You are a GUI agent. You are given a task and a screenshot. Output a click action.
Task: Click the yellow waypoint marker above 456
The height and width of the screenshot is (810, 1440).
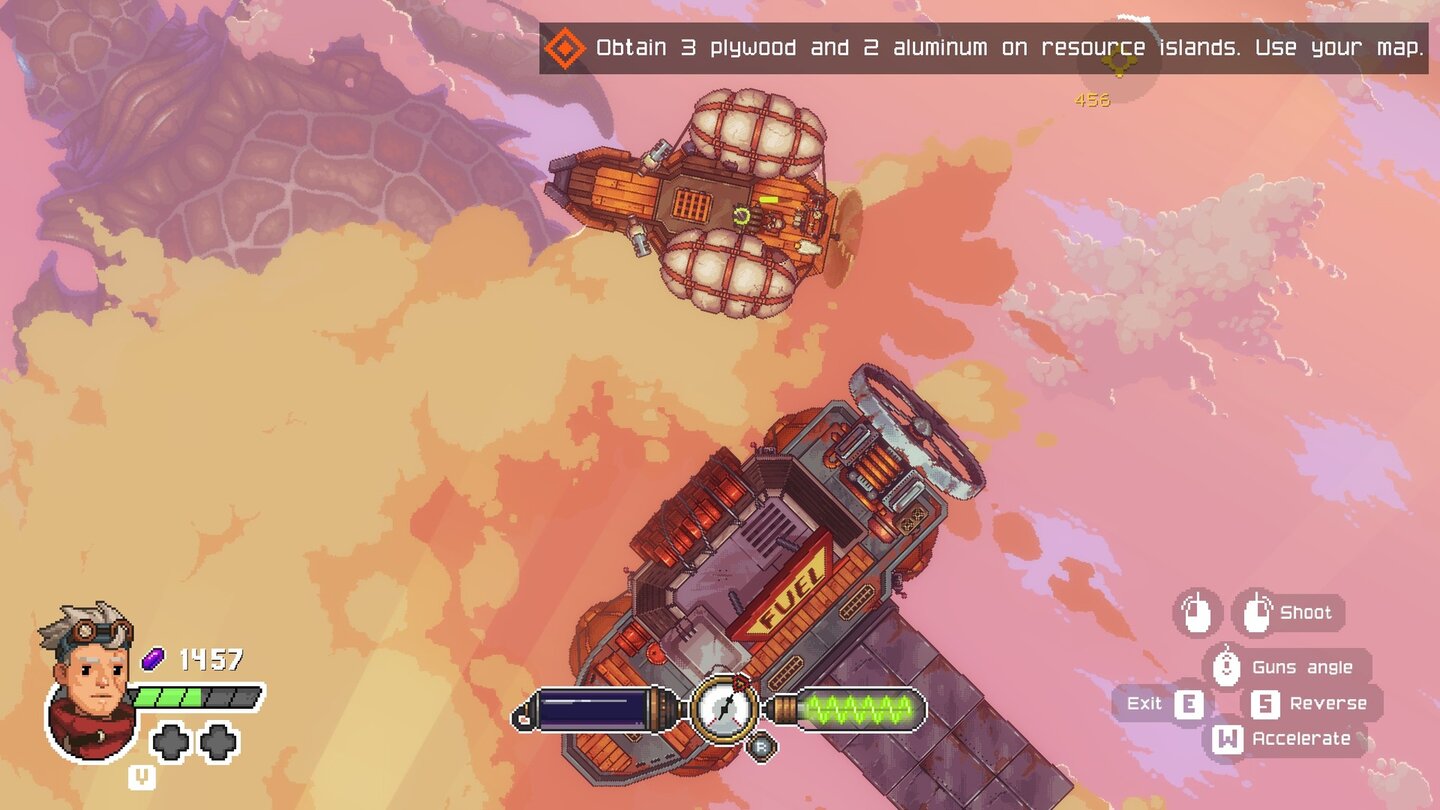(1118, 62)
